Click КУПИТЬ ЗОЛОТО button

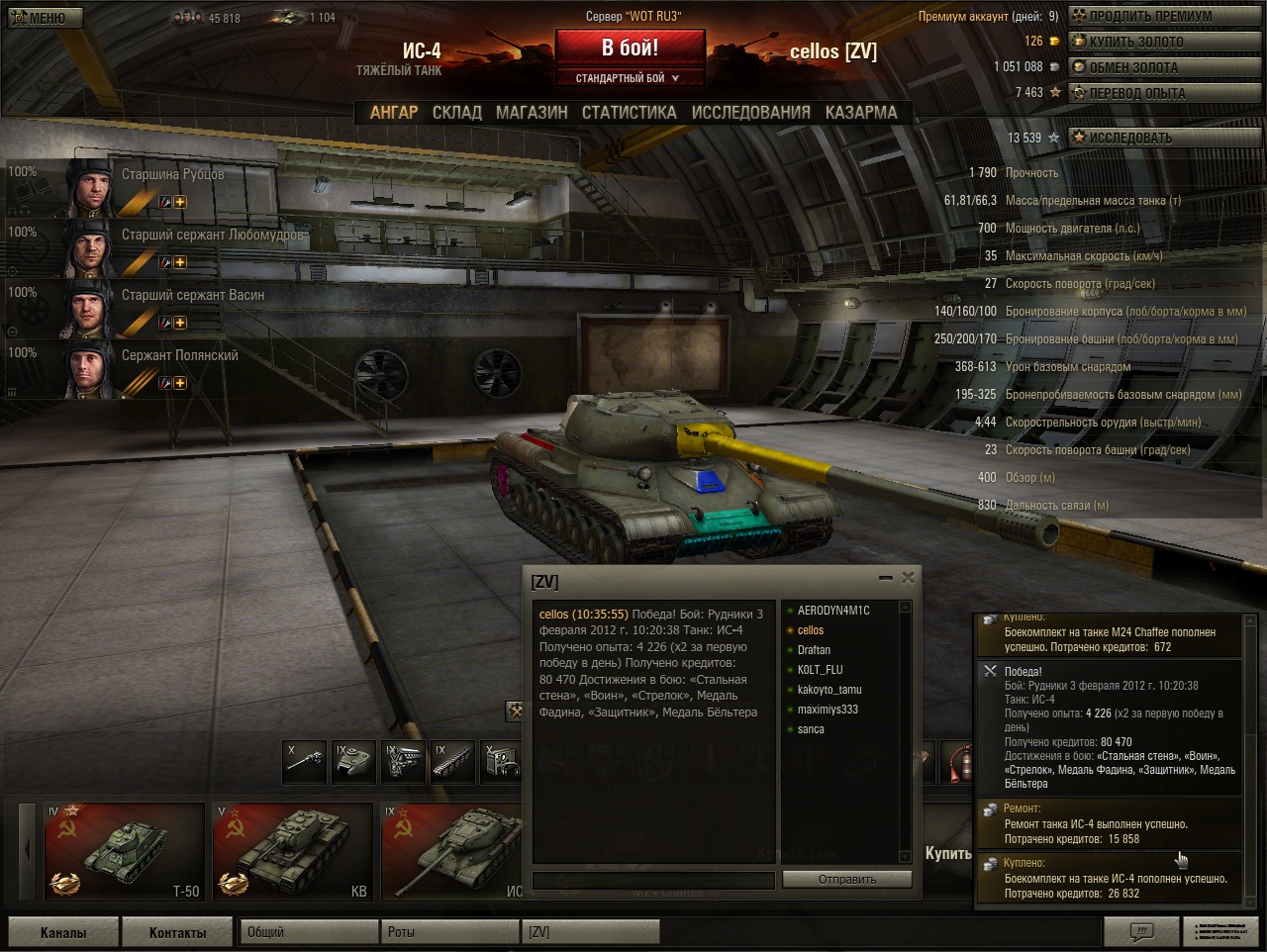1165,42
